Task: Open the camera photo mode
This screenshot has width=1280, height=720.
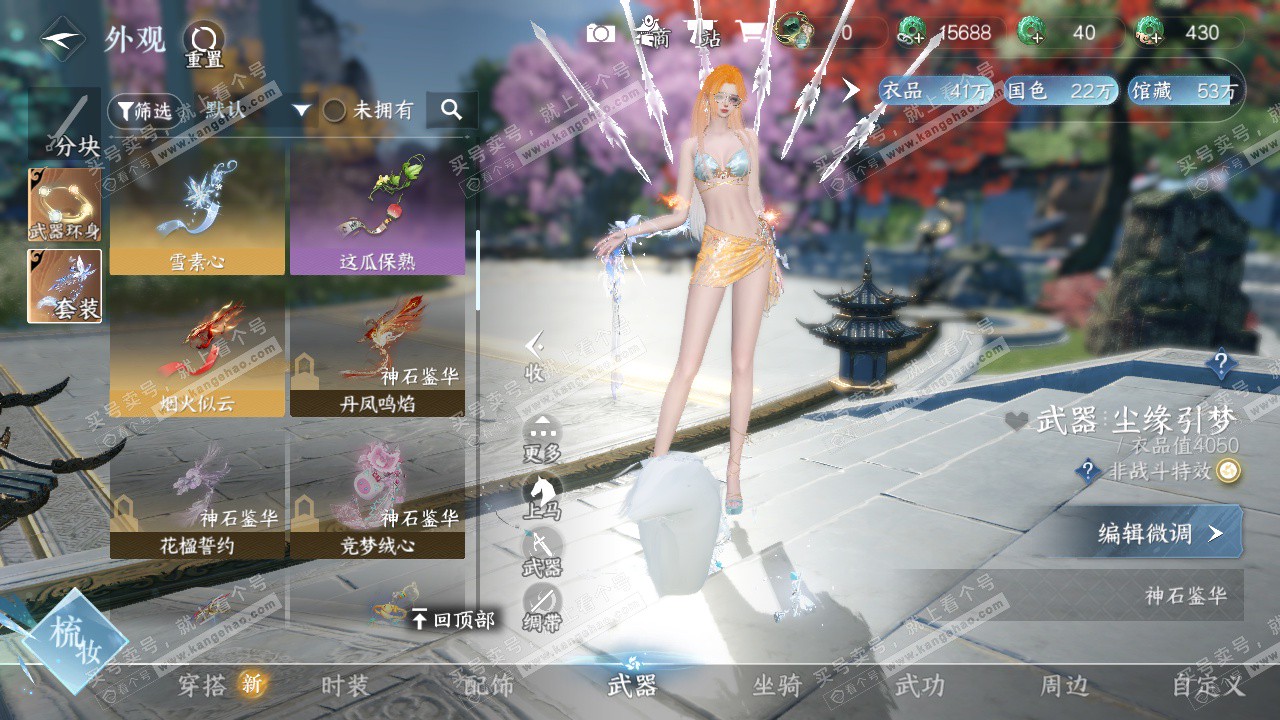Action: [x=601, y=33]
